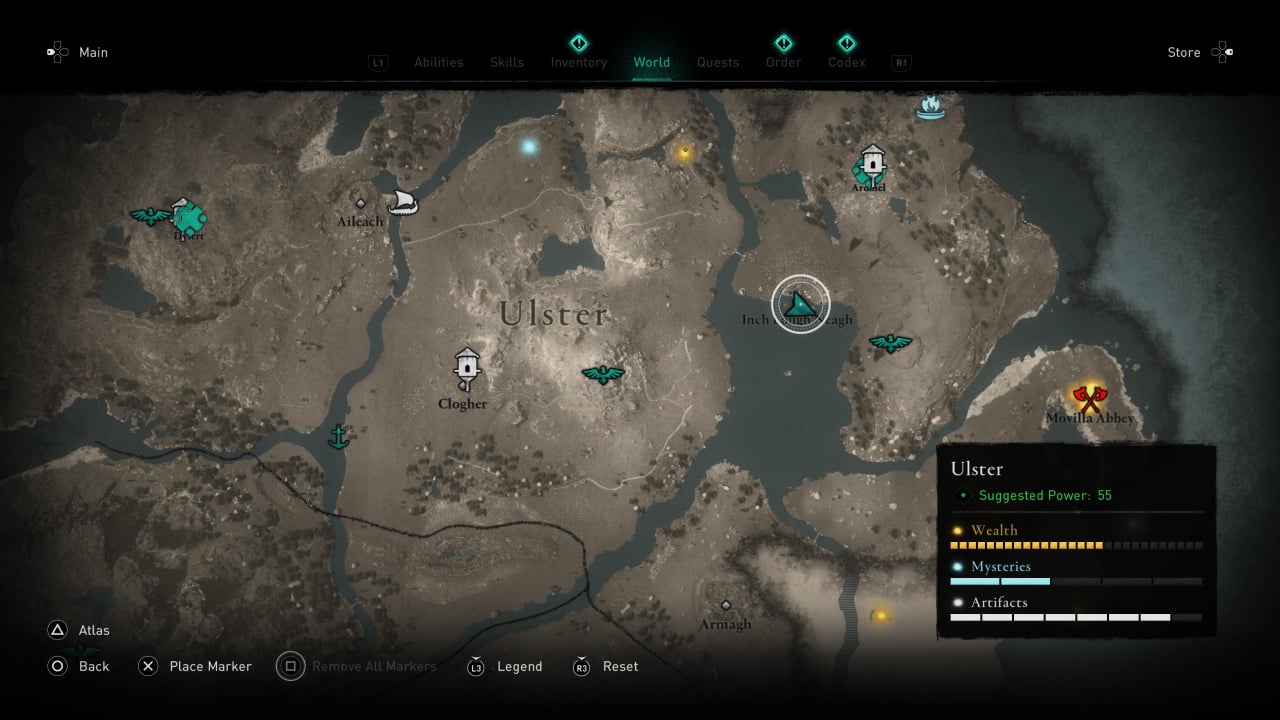The height and width of the screenshot is (720, 1280).
Task: Reset the map view
Action: 620,666
